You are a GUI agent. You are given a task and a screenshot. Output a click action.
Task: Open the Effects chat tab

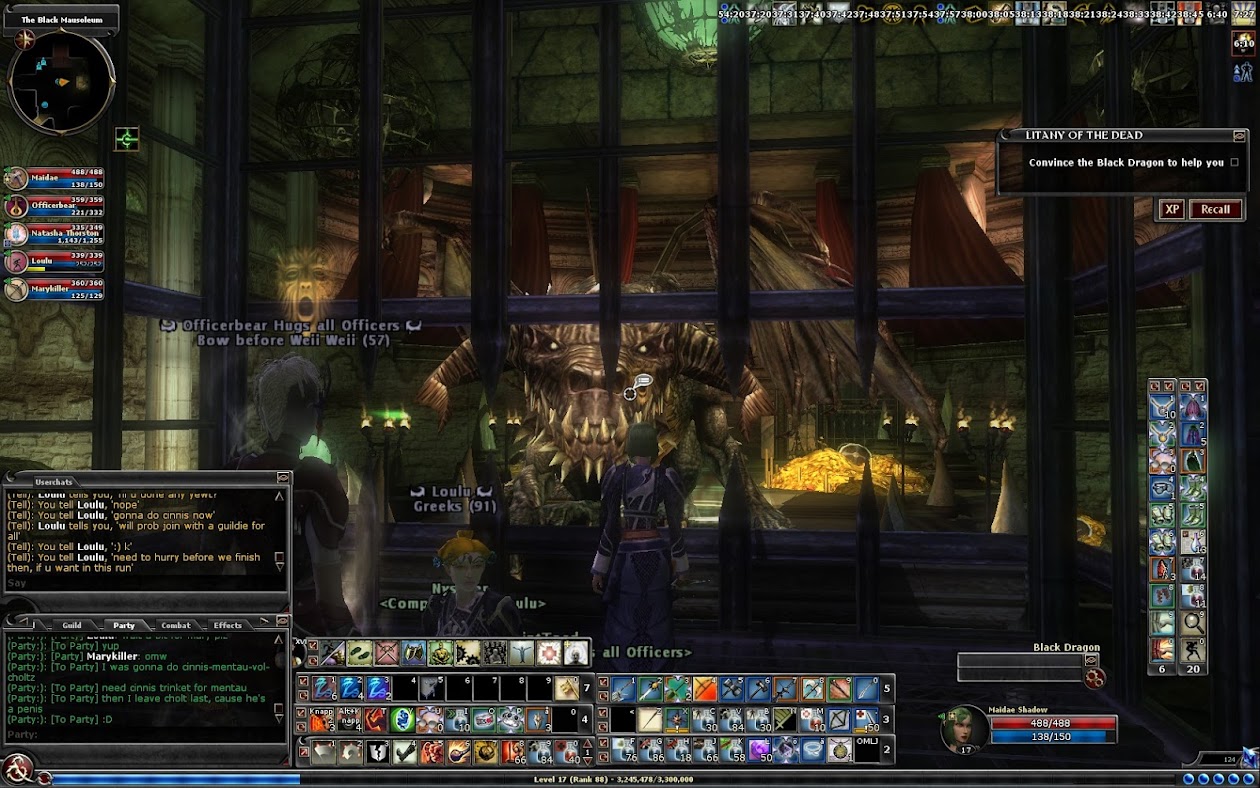pos(228,625)
